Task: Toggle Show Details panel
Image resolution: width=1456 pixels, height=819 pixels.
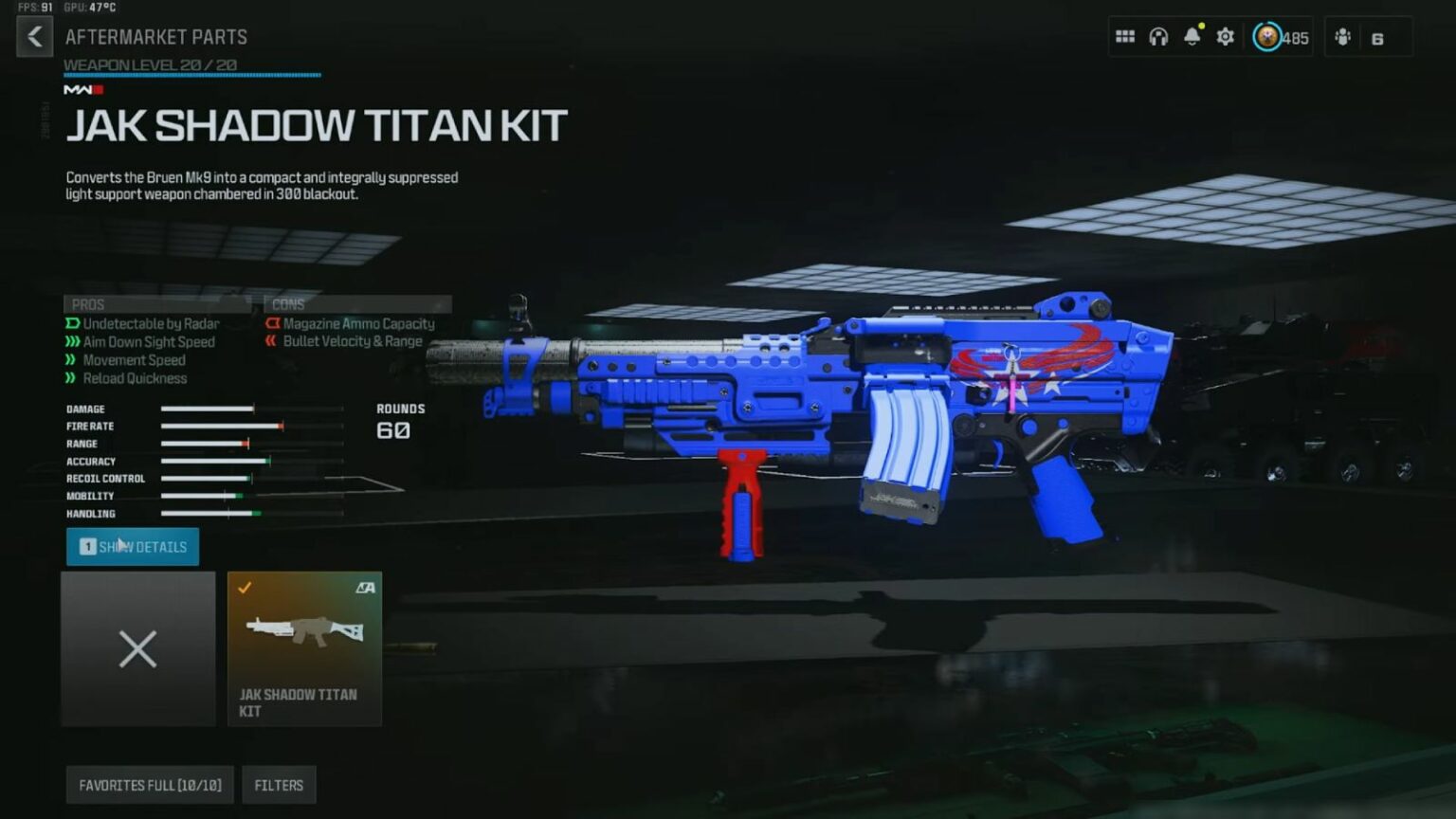Action: pyautogui.click(x=132, y=547)
